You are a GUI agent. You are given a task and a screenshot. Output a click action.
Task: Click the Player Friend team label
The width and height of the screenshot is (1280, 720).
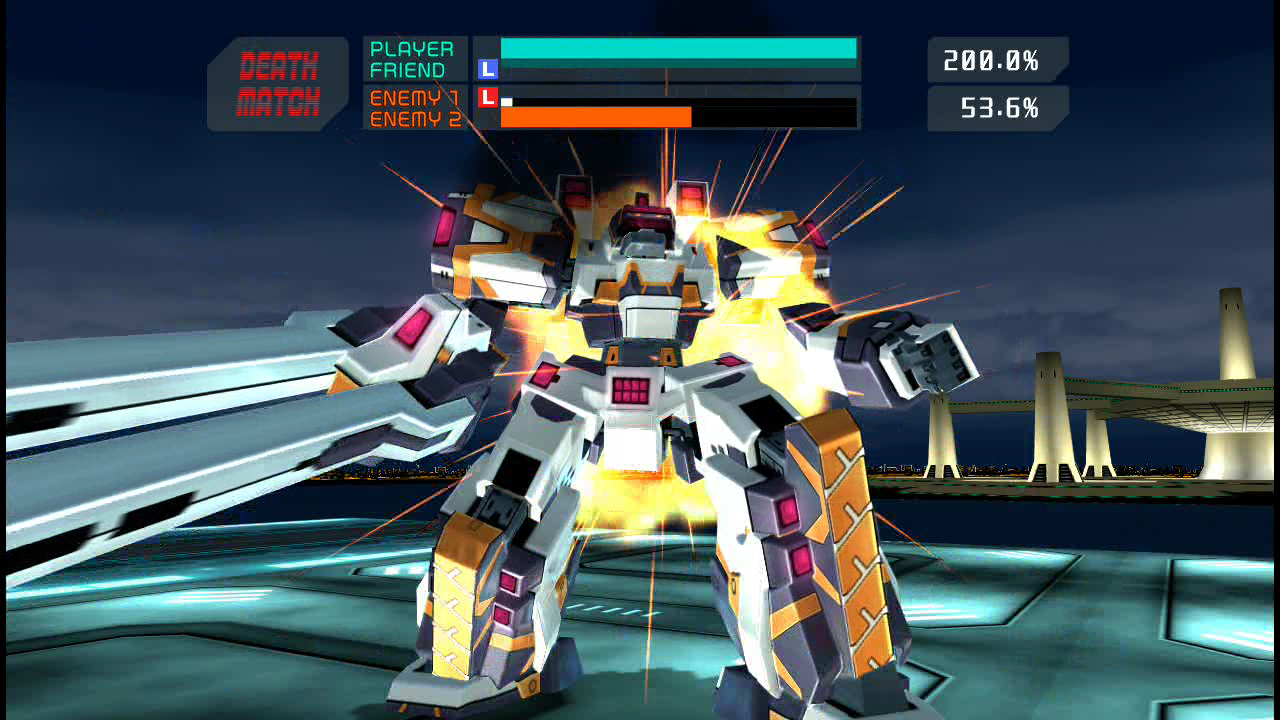point(413,60)
